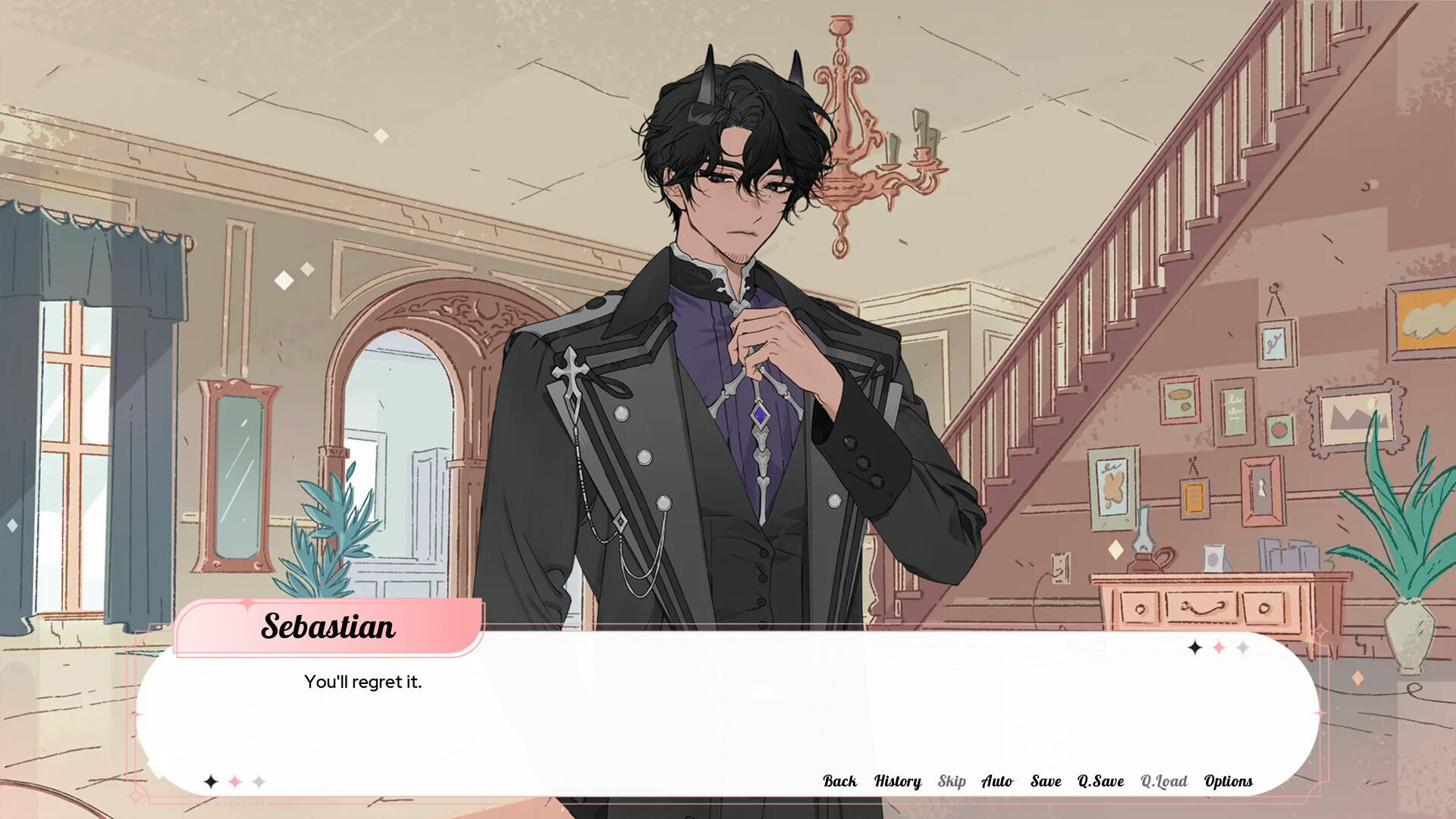1456x819 pixels.
Task: Load the quicksave via Q.Load
Action: pyautogui.click(x=1166, y=780)
